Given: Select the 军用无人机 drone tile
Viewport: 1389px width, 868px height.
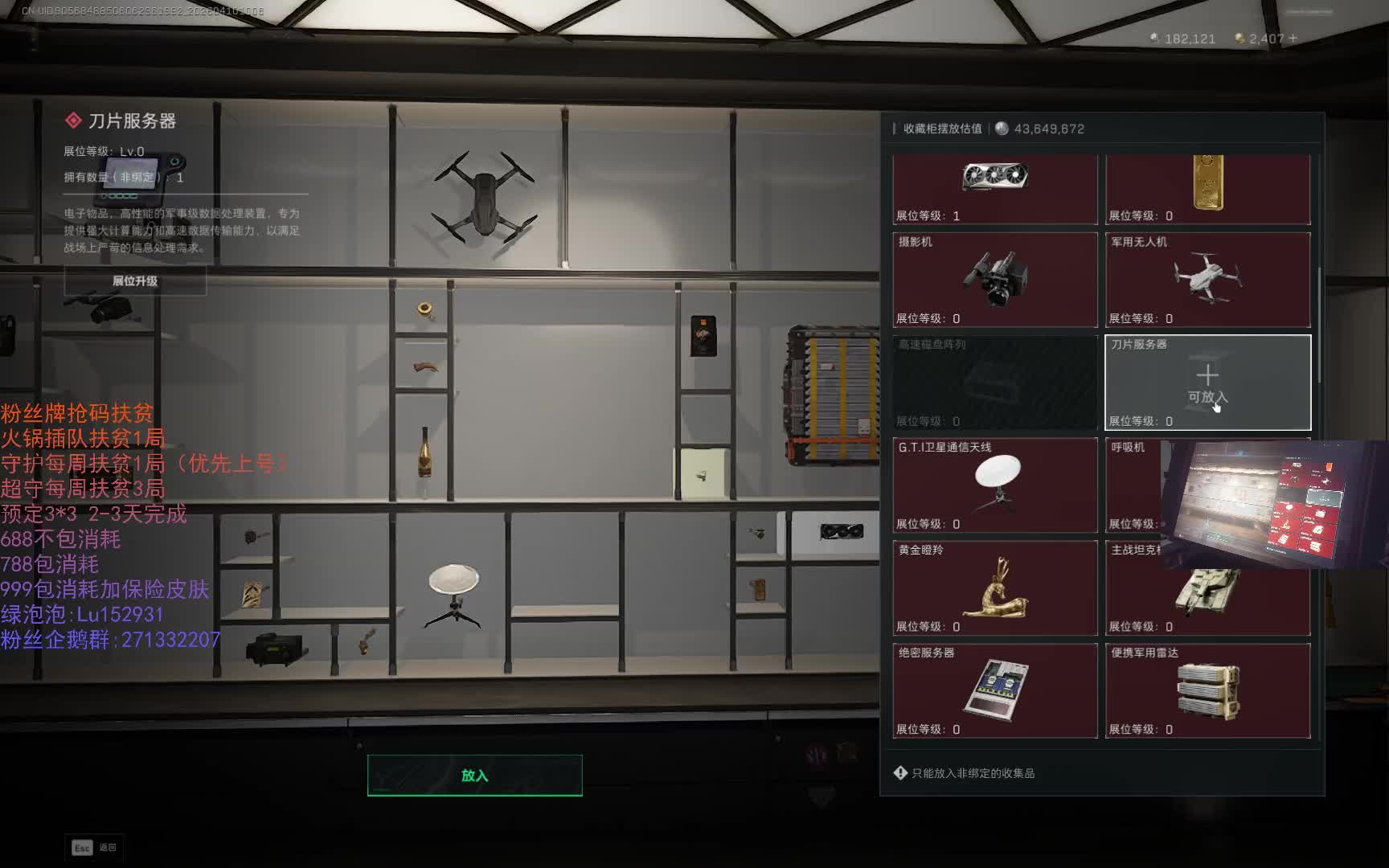Looking at the screenshot, I should (x=1207, y=280).
